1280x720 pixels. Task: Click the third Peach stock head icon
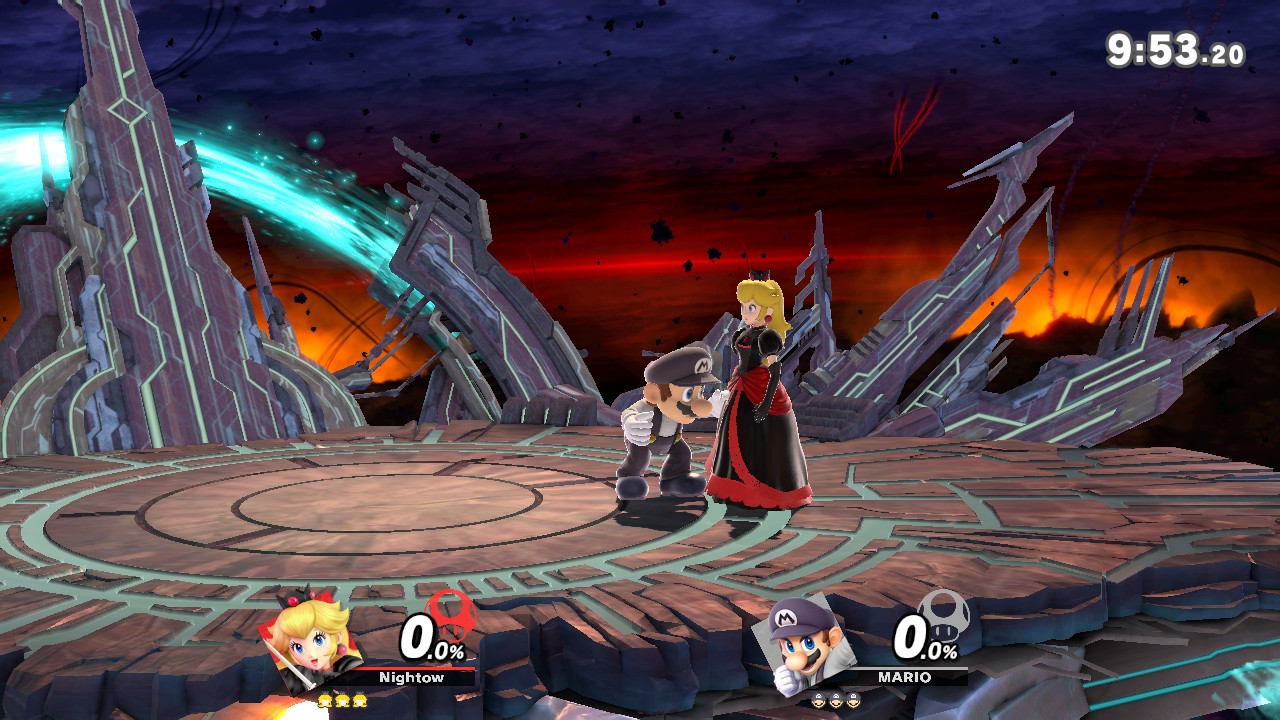click(360, 701)
